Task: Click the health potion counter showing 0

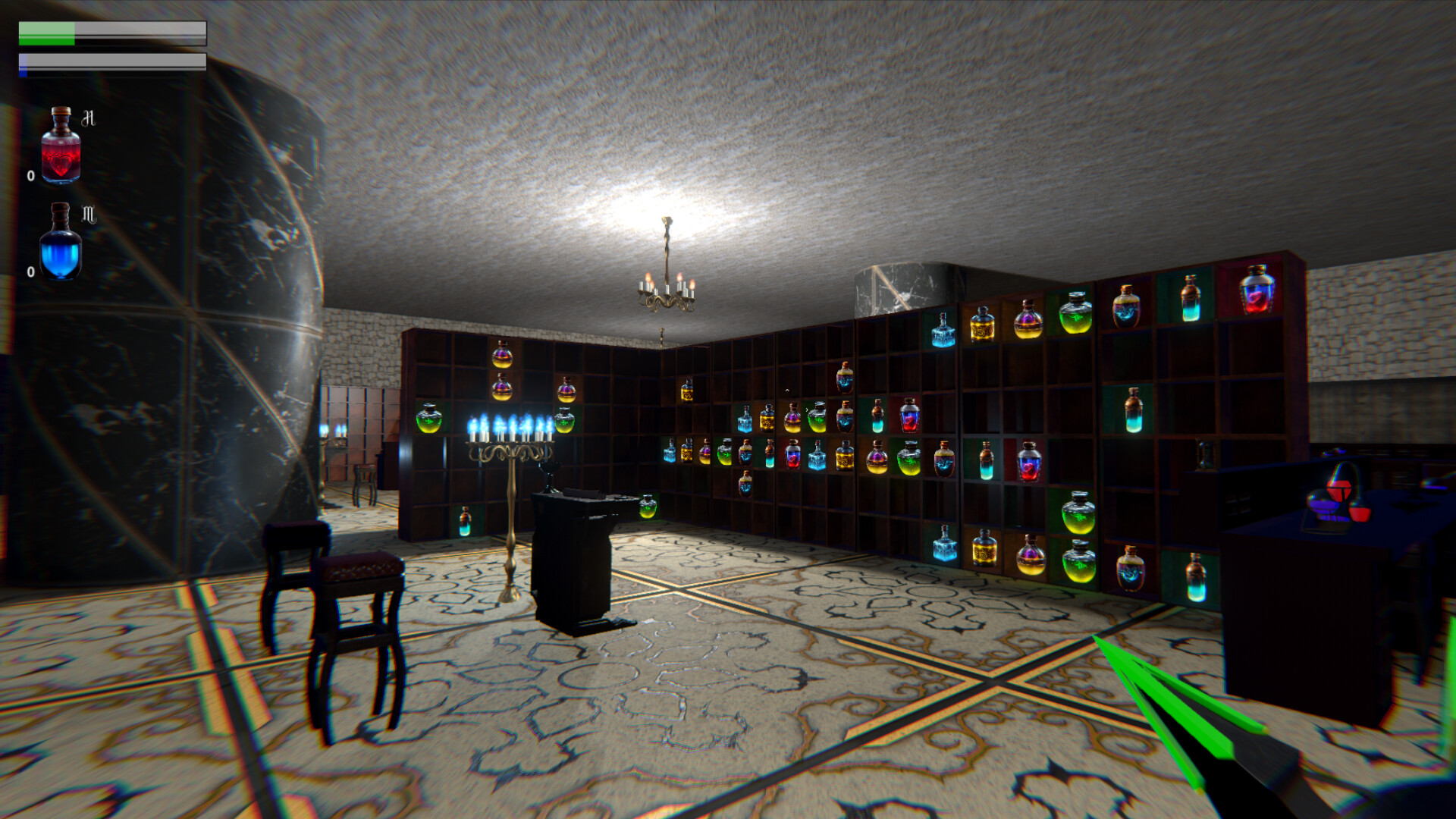Action: [29, 178]
